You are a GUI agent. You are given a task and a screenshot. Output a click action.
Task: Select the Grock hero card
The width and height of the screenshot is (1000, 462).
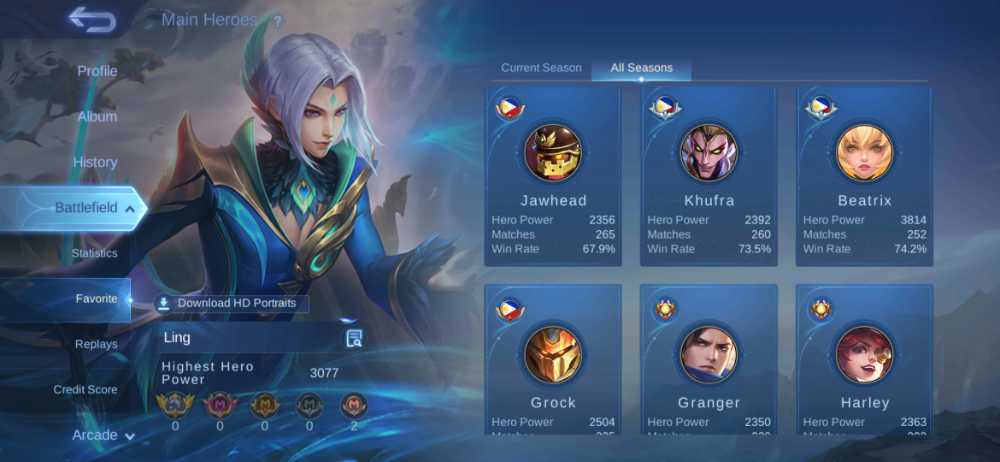[x=553, y=362]
